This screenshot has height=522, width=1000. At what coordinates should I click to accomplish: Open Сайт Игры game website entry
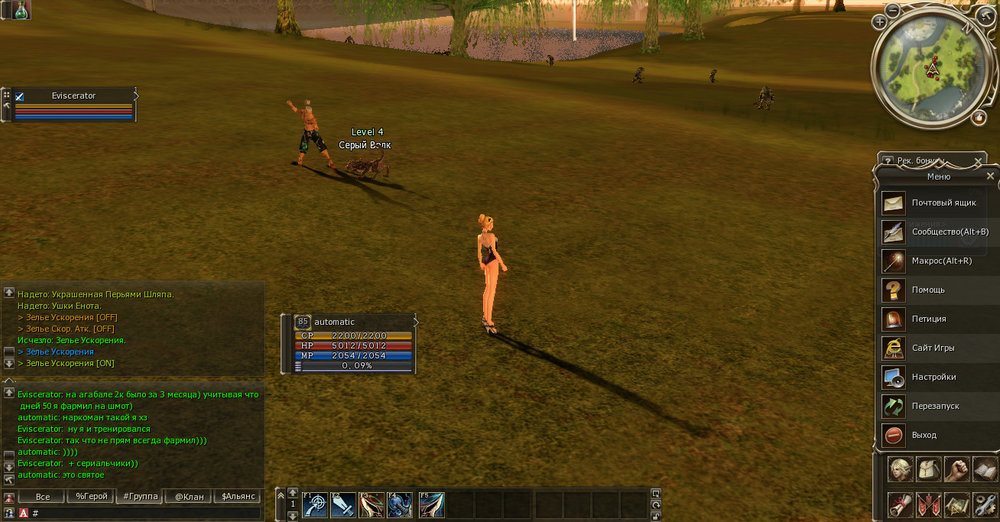pos(935,348)
